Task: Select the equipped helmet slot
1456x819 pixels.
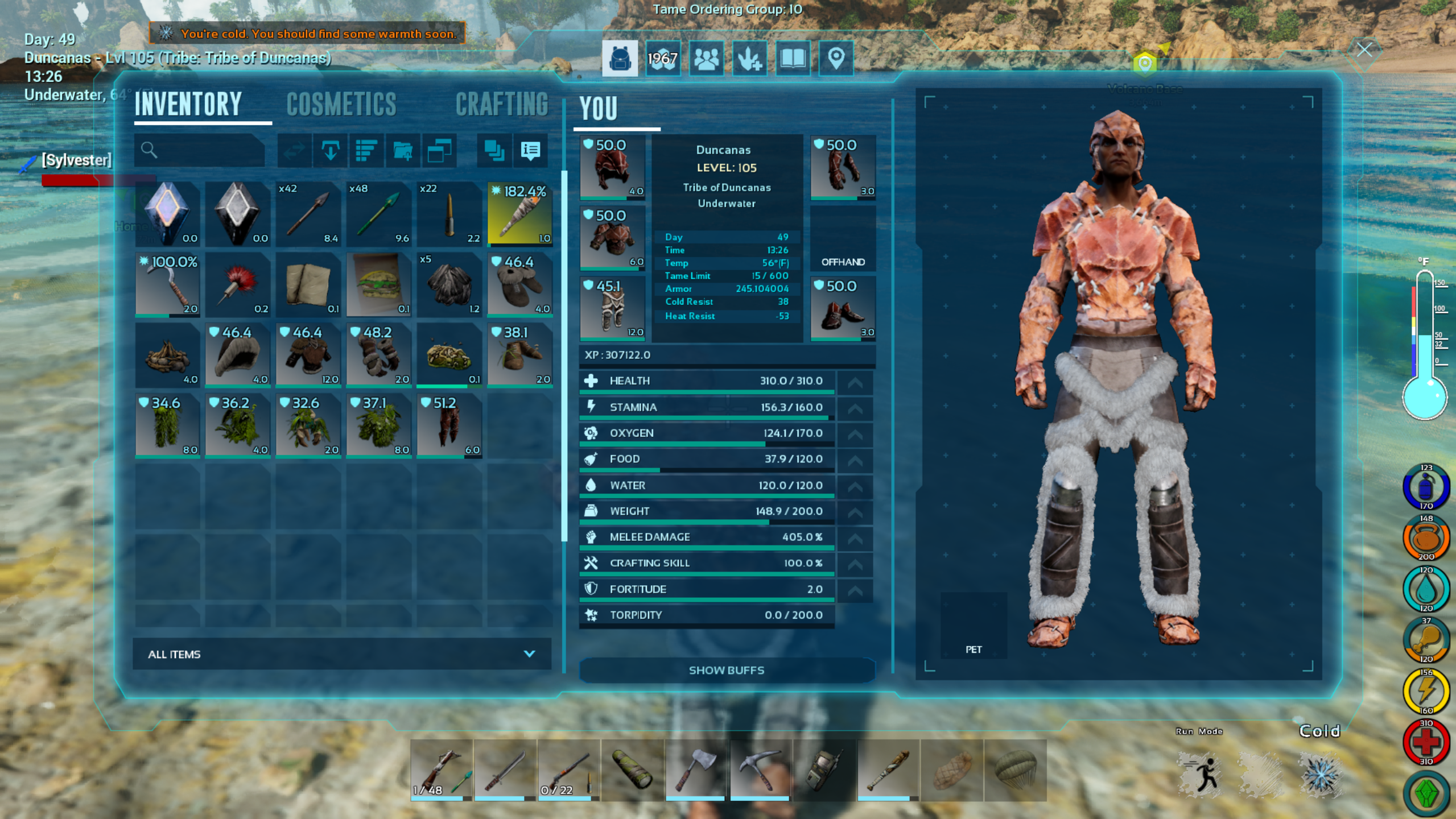Action: (x=612, y=168)
